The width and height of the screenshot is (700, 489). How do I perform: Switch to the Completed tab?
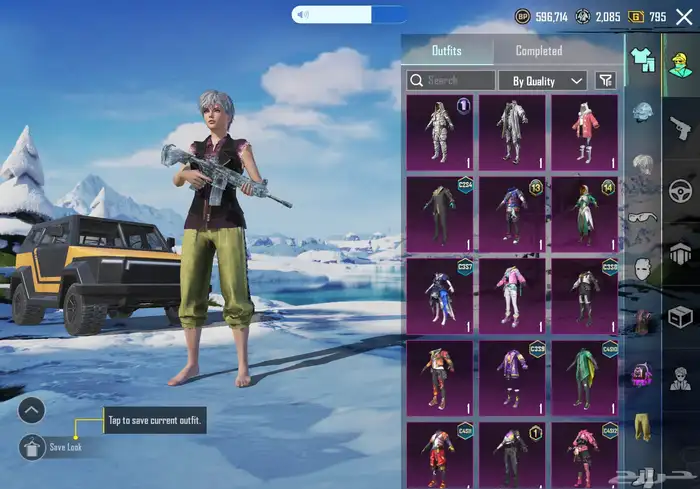(538, 51)
